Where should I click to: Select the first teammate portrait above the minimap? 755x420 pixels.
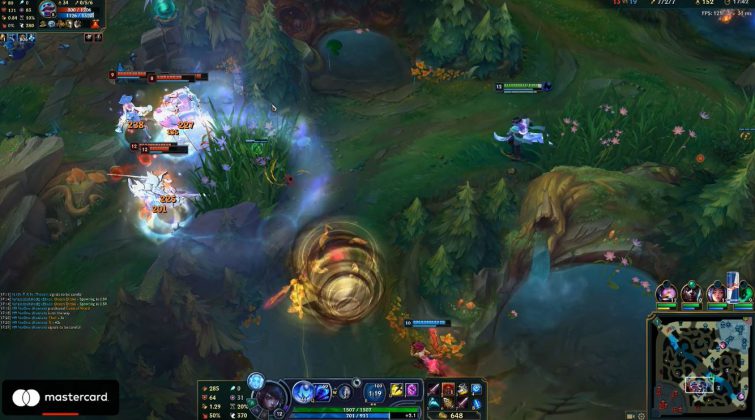point(665,294)
